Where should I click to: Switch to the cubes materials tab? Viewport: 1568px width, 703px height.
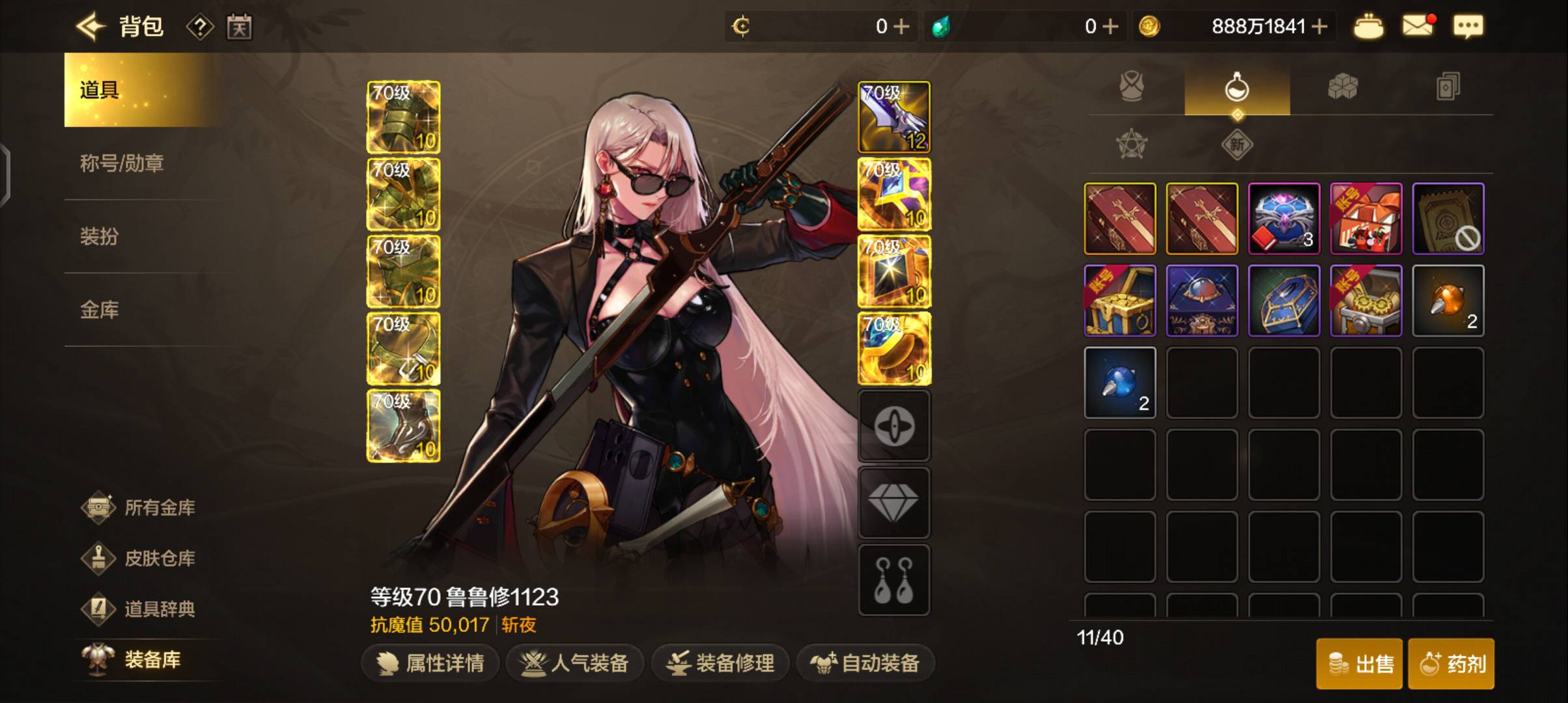click(x=1343, y=87)
